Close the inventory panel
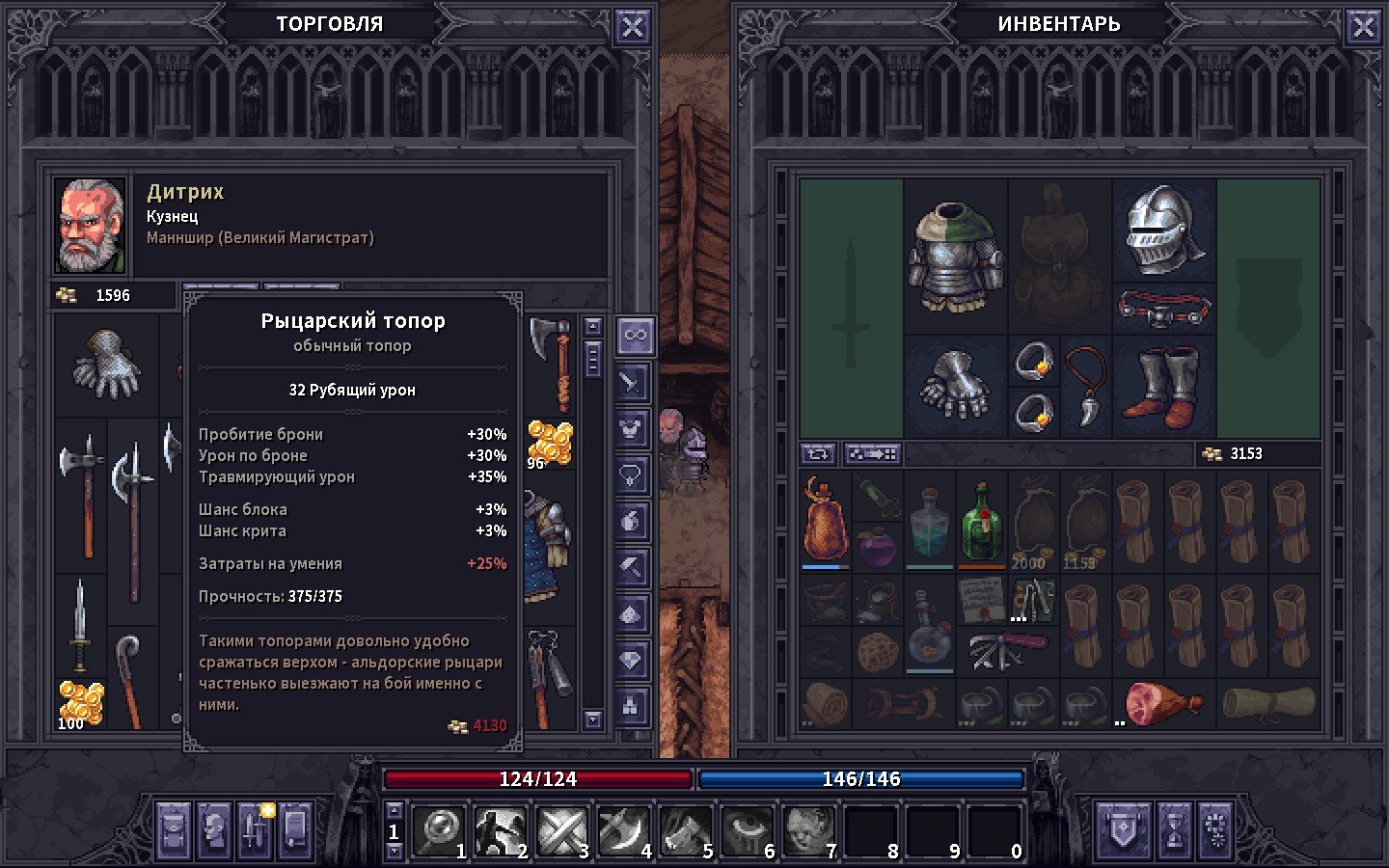This screenshot has width=1389, height=868. [x=1363, y=27]
